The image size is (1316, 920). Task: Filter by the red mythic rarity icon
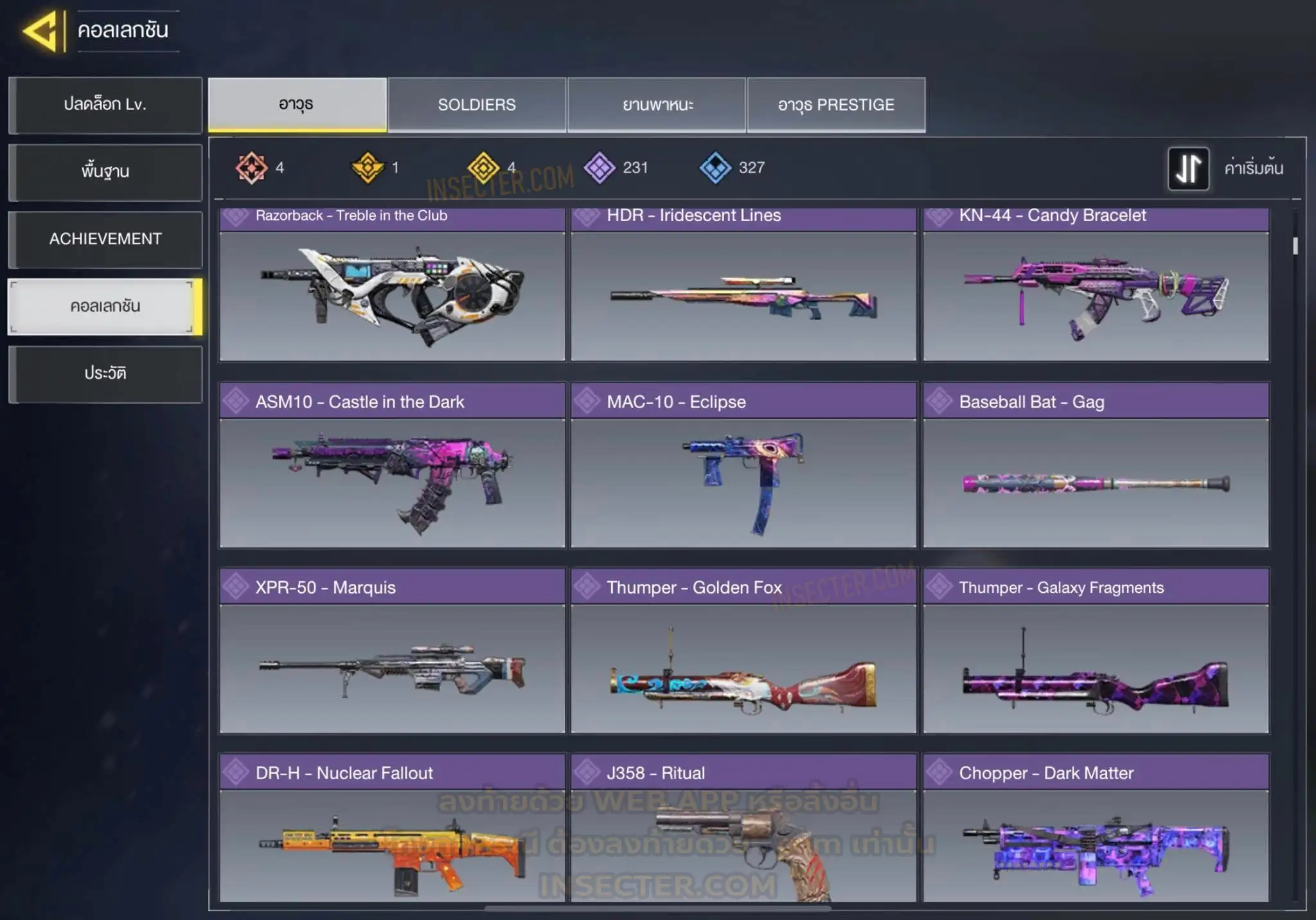point(251,168)
